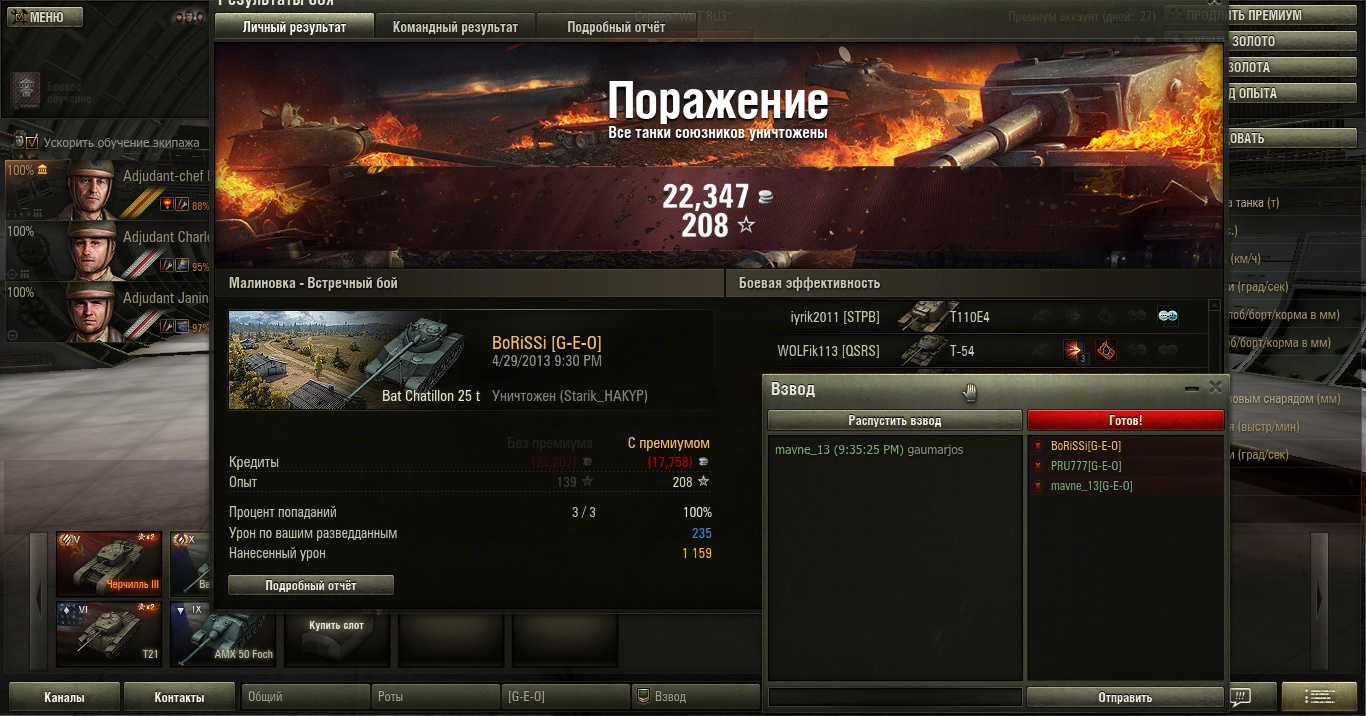This screenshot has height=716, width=1366.
Task: Toggle the red Готов! ready button
Action: click(1125, 421)
